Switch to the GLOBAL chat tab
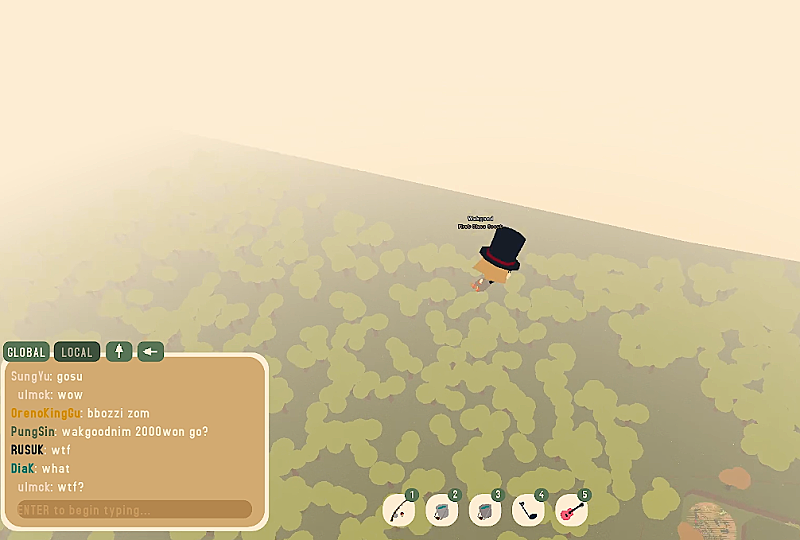Image resolution: width=800 pixels, height=540 pixels. pos(26,352)
